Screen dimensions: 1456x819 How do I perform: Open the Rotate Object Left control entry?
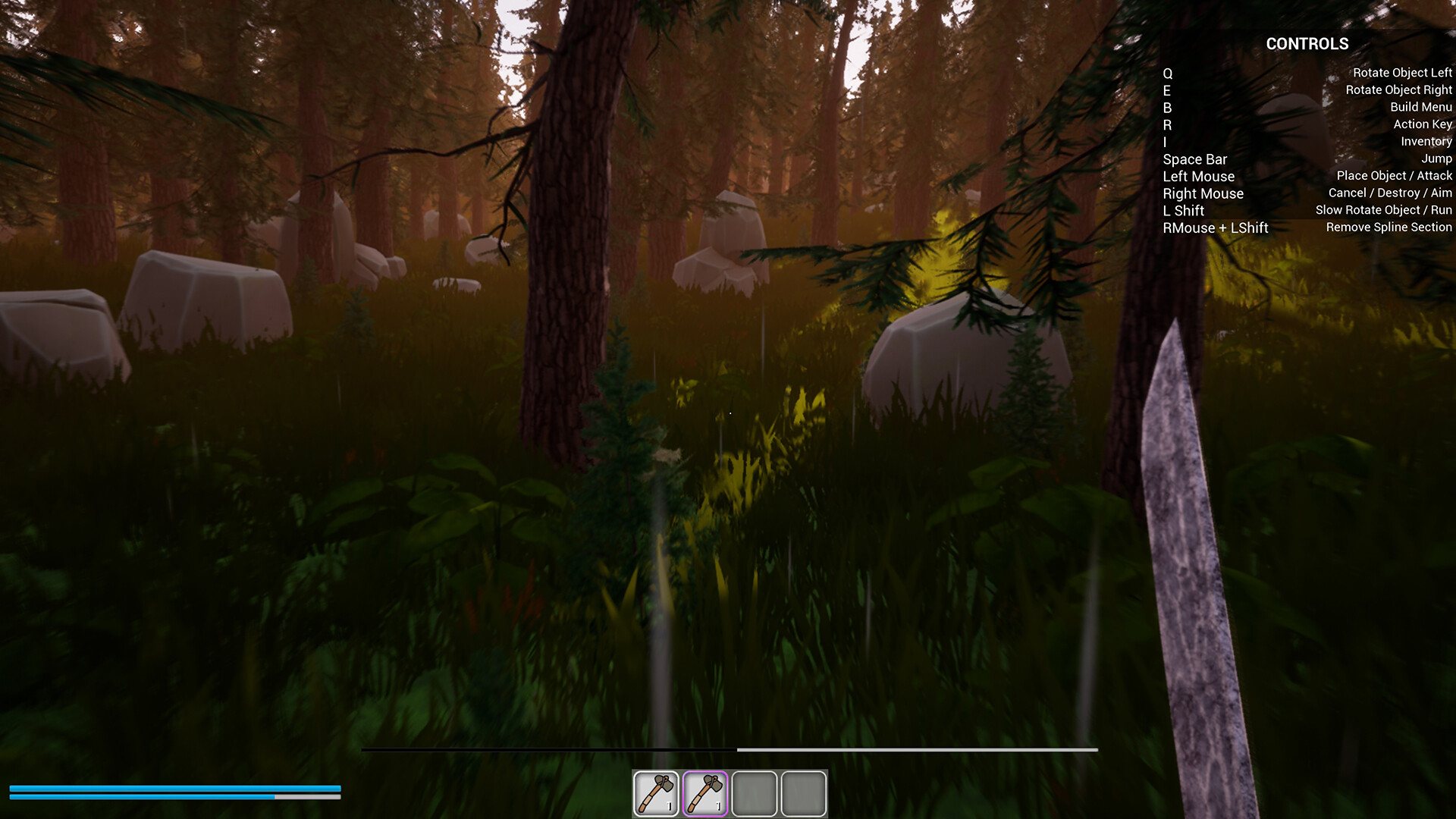(1401, 72)
